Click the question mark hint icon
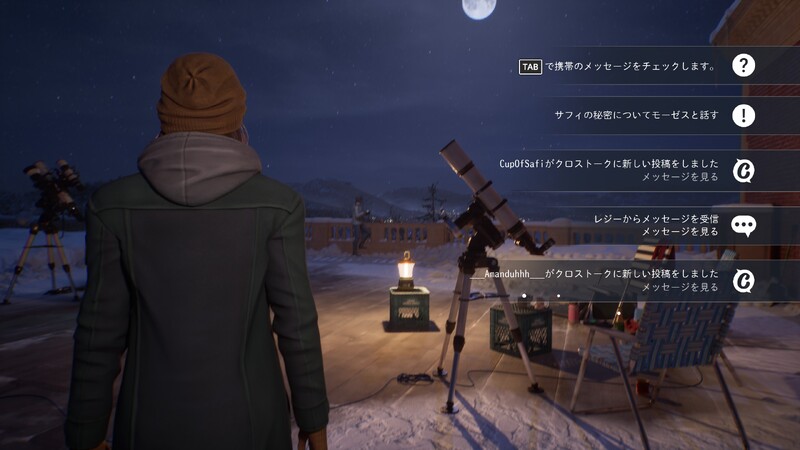 tap(743, 66)
